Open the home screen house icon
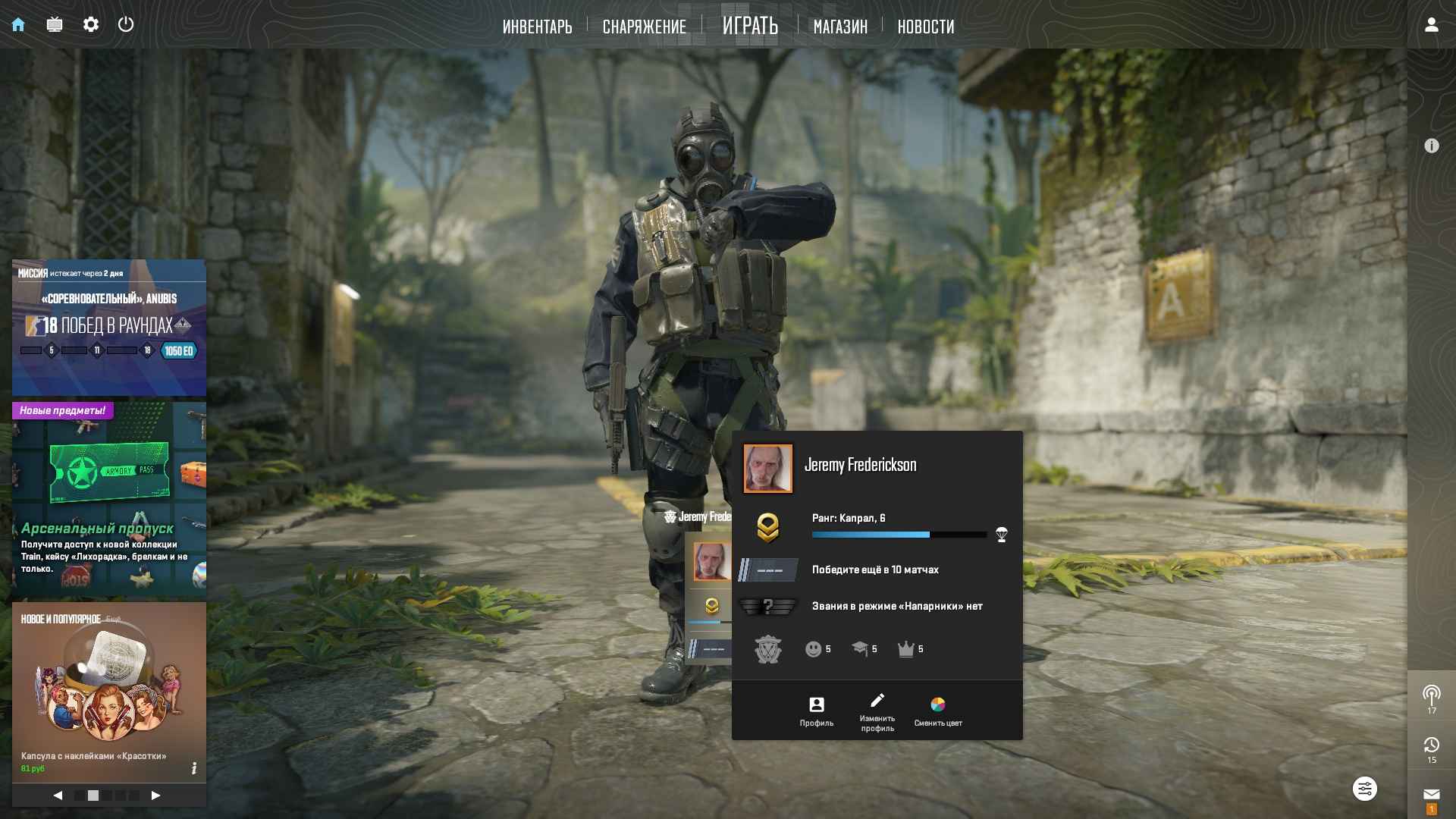 pyautogui.click(x=17, y=24)
